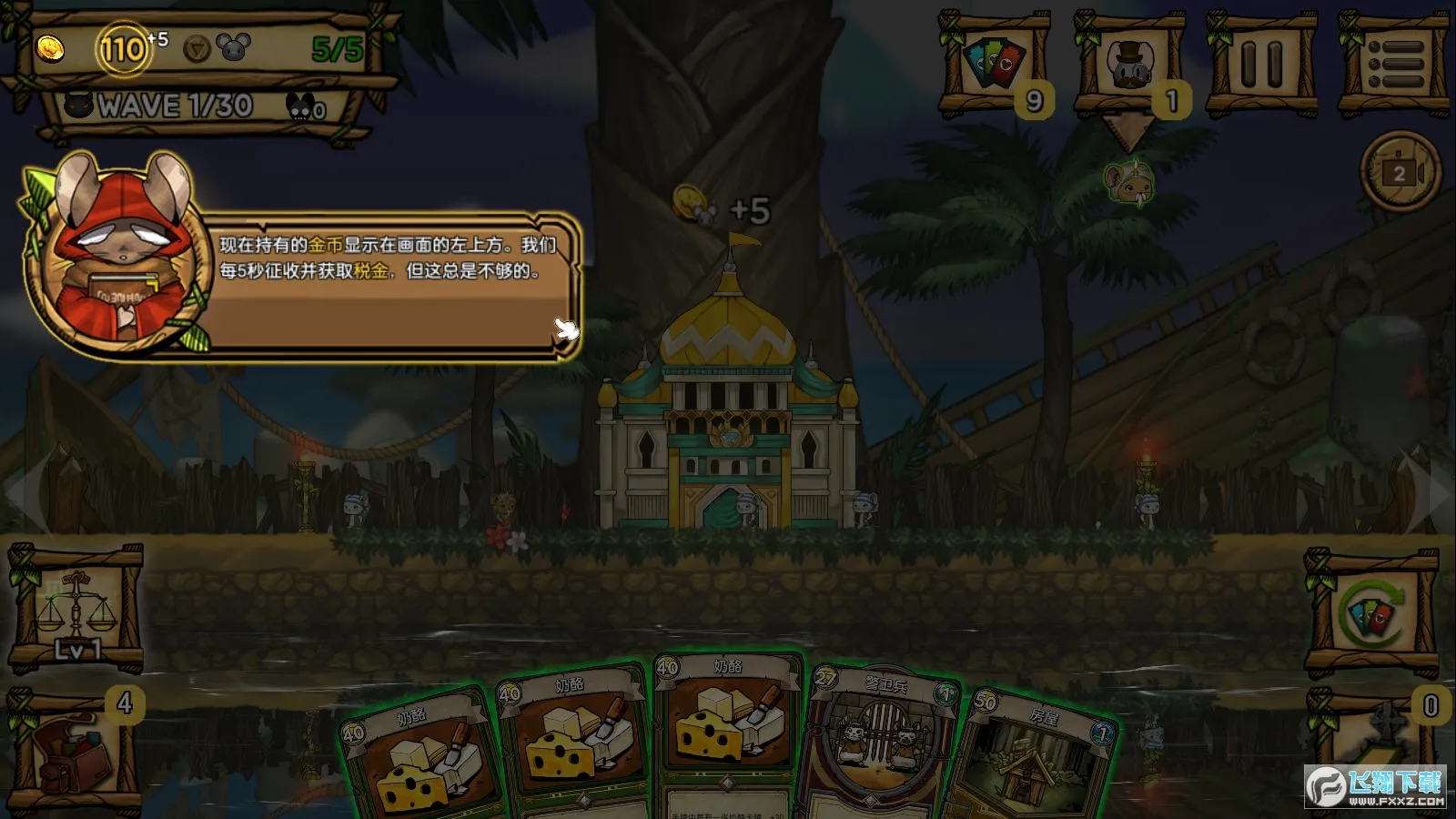Click the gold coin icon beside 110
Screen dimensions: 1456x819
[x=51, y=46]
